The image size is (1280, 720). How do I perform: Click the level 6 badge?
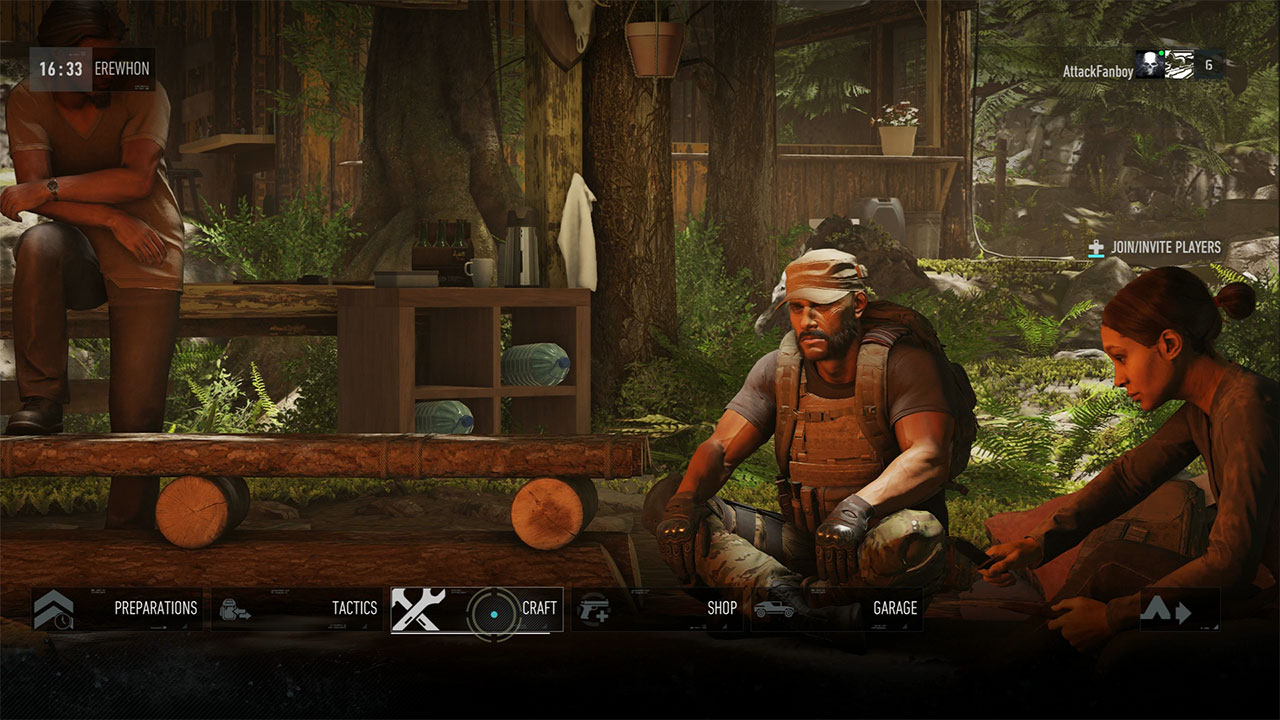point(1208,63)
